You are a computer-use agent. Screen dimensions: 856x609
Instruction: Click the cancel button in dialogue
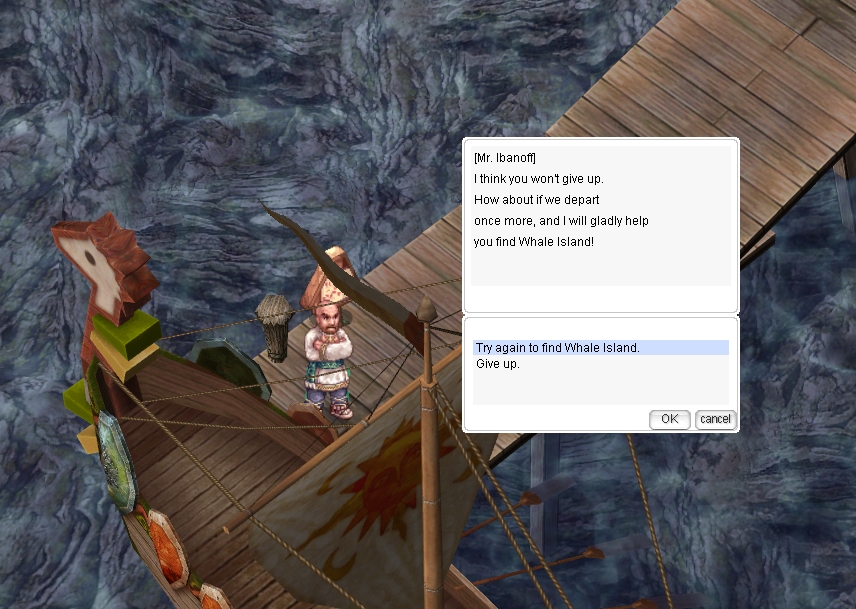tap(714, 419)
